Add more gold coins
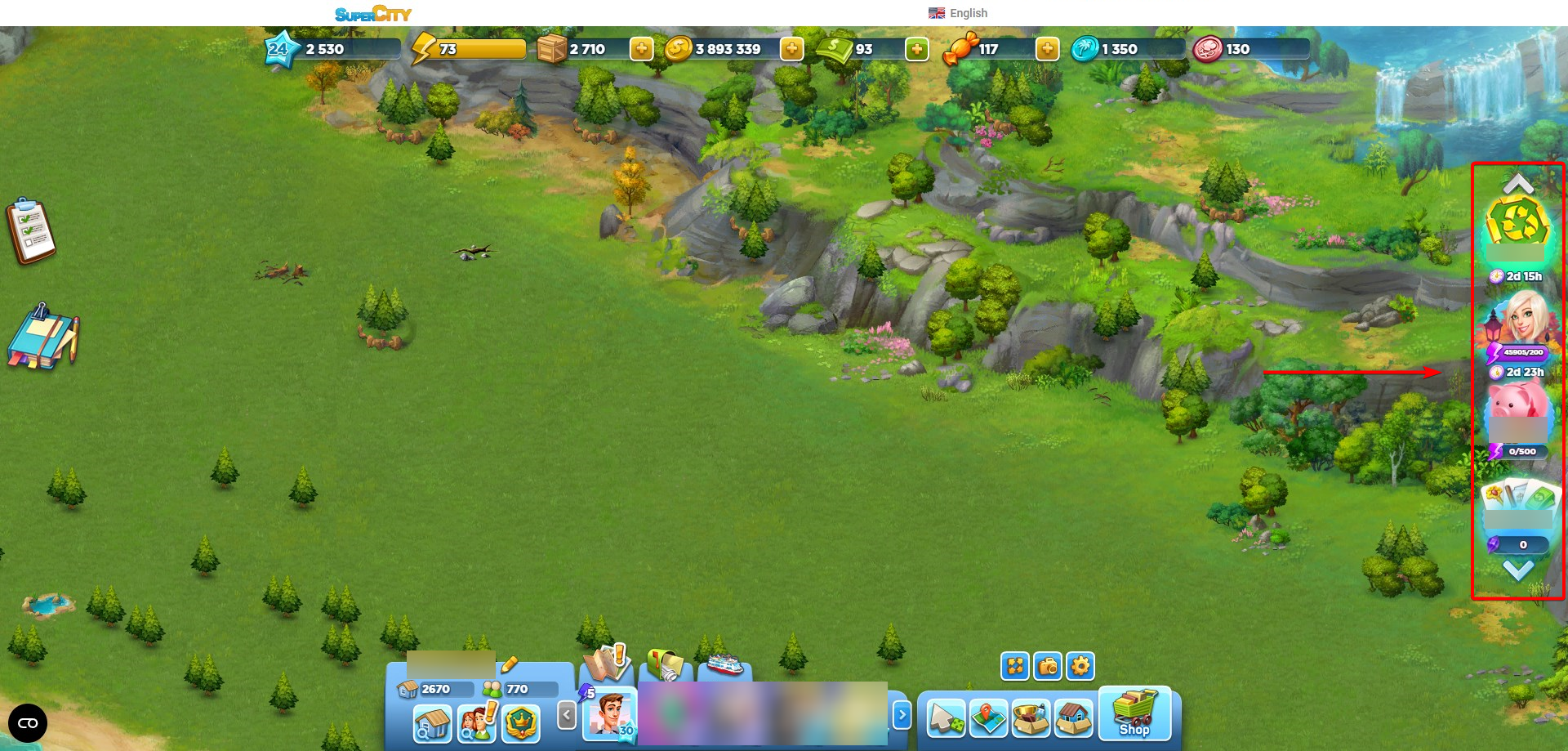Viewport: 1568px width, 751px height. (x=791, y=49)
